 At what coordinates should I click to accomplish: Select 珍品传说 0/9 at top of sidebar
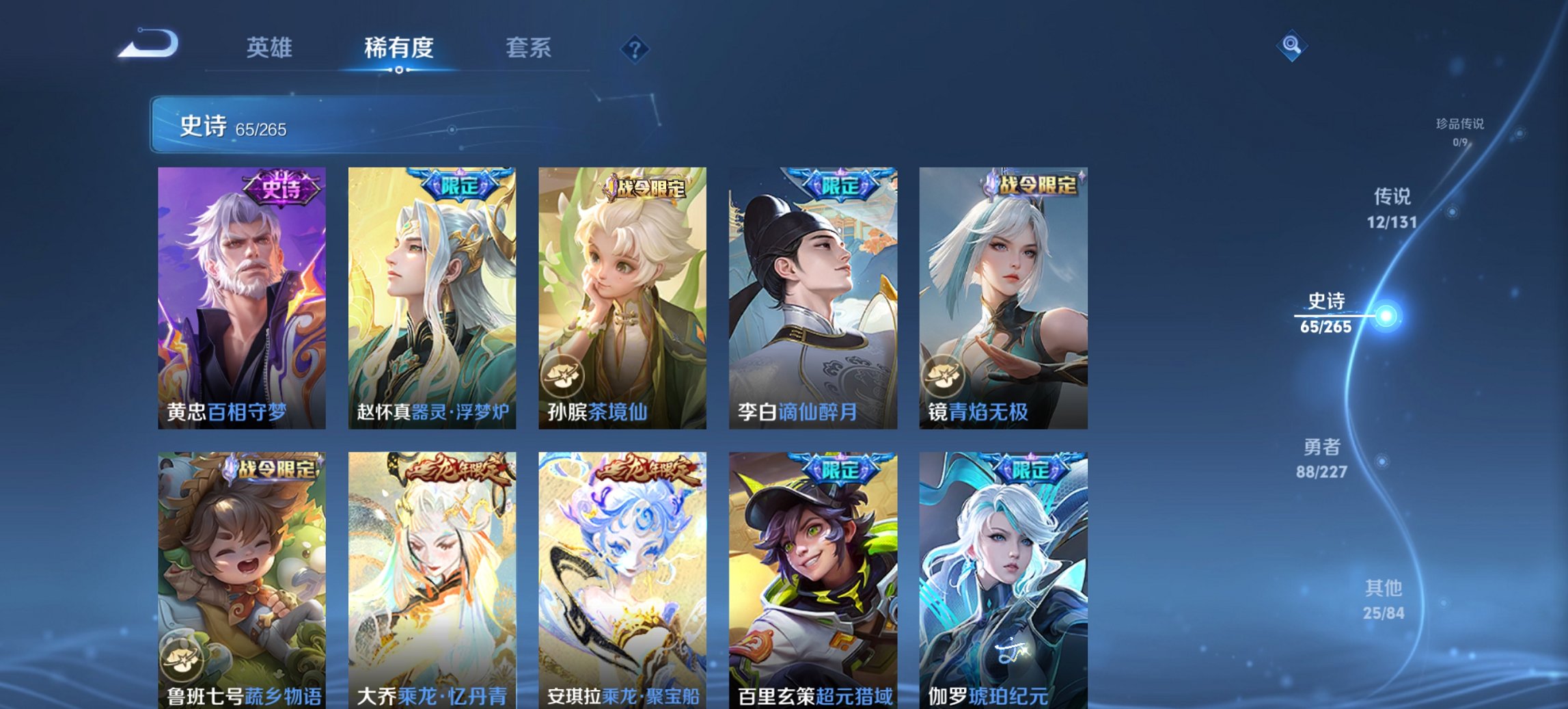(x=1460, y=131)
